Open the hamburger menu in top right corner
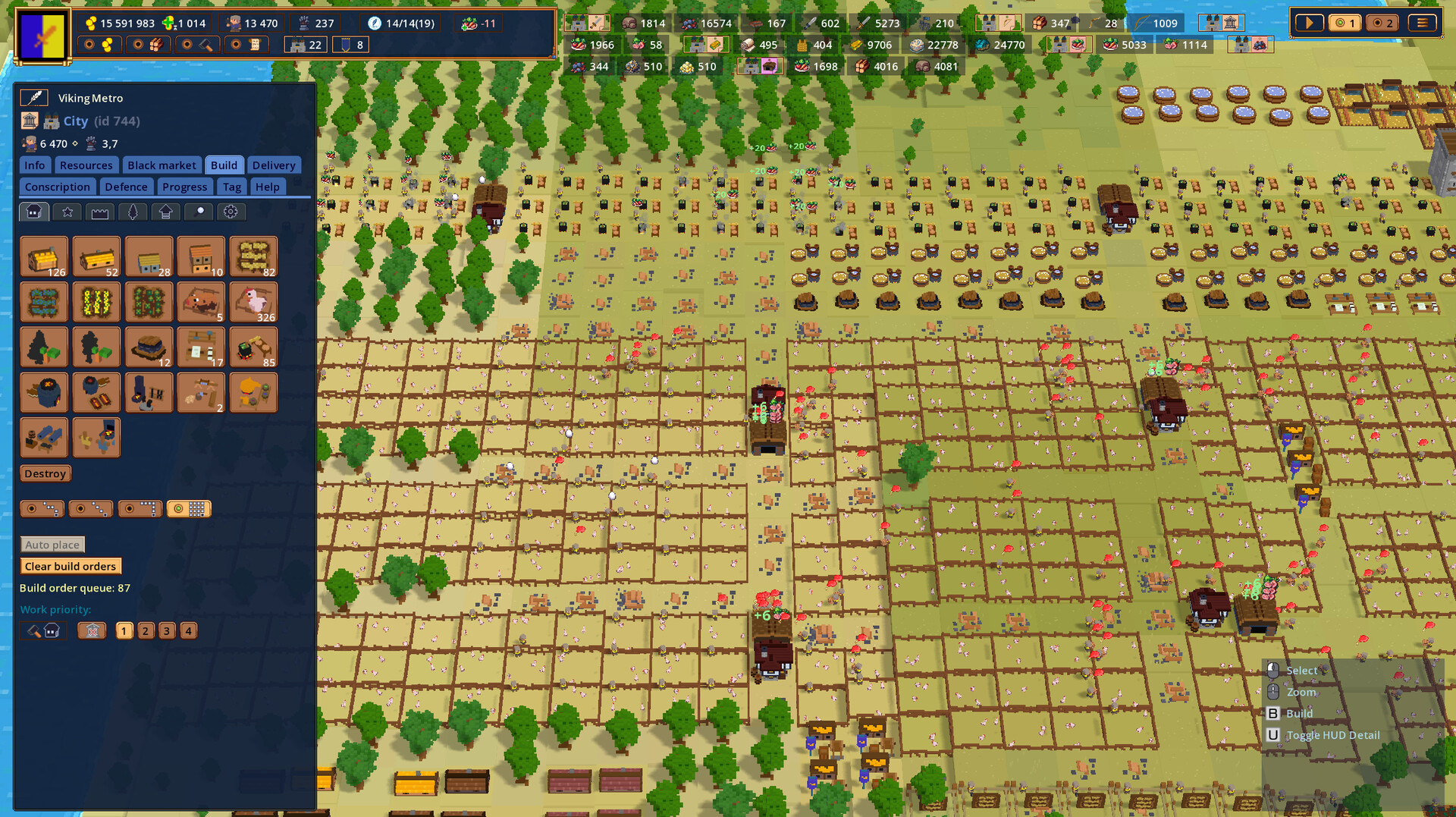Viewport: 1456px width, 817px height. point(1423,23)
